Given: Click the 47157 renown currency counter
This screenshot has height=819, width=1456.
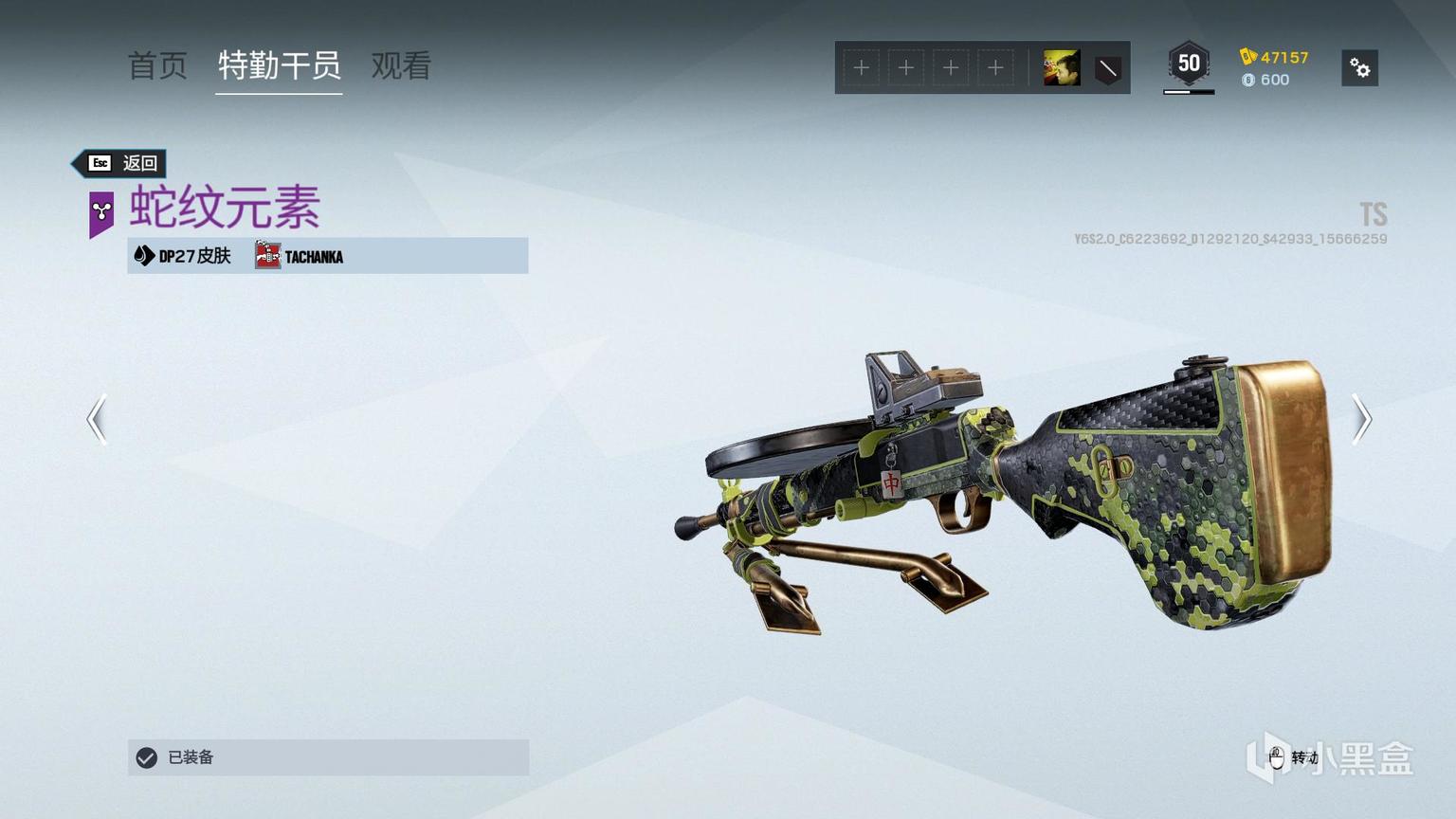Looking at the screenshot, I should pos(1275,57).
